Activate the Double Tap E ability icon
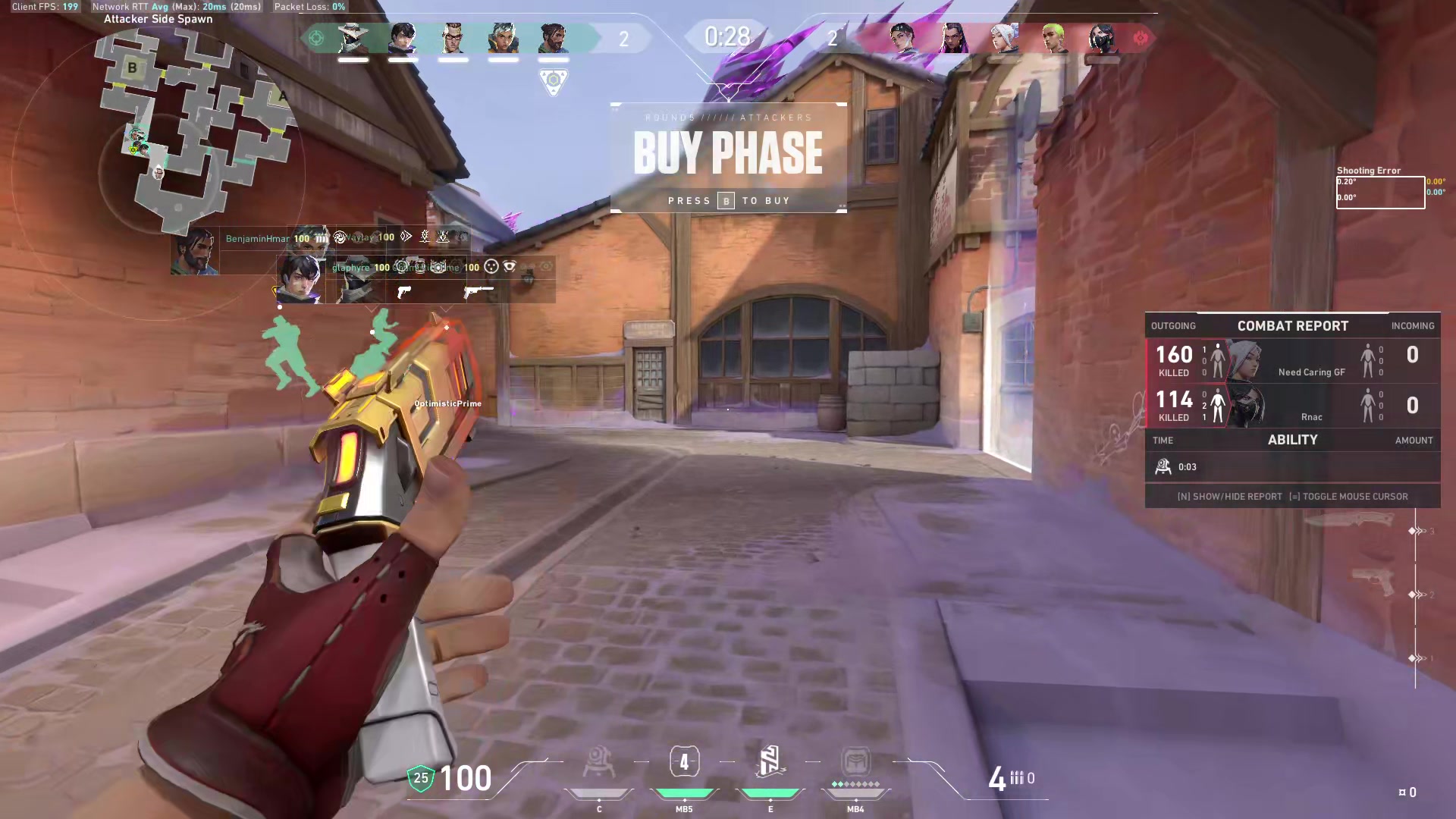This screenshot has height=819, width=1456. coord(770,762)
